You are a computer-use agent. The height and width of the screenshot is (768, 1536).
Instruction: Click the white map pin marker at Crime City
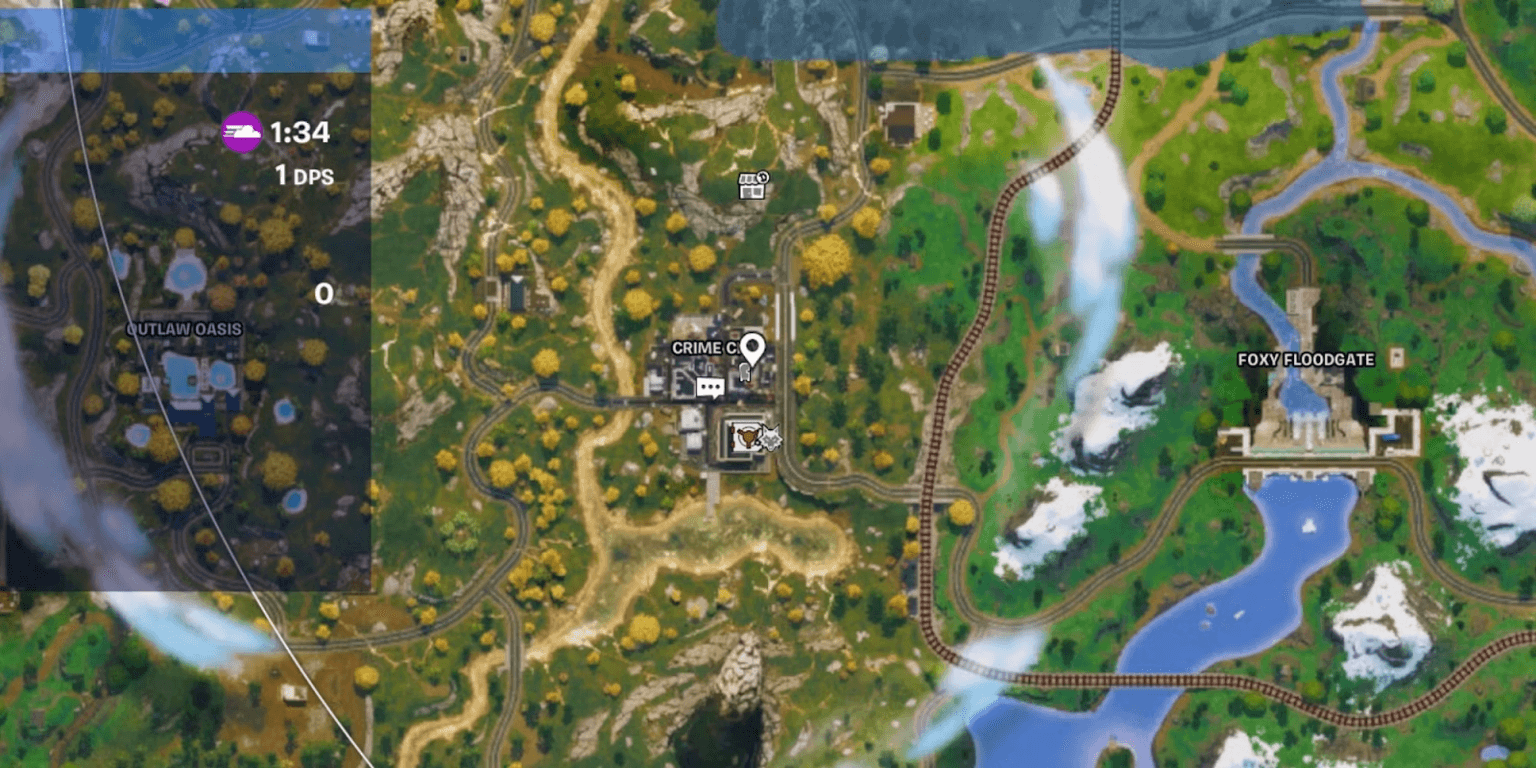753,346
